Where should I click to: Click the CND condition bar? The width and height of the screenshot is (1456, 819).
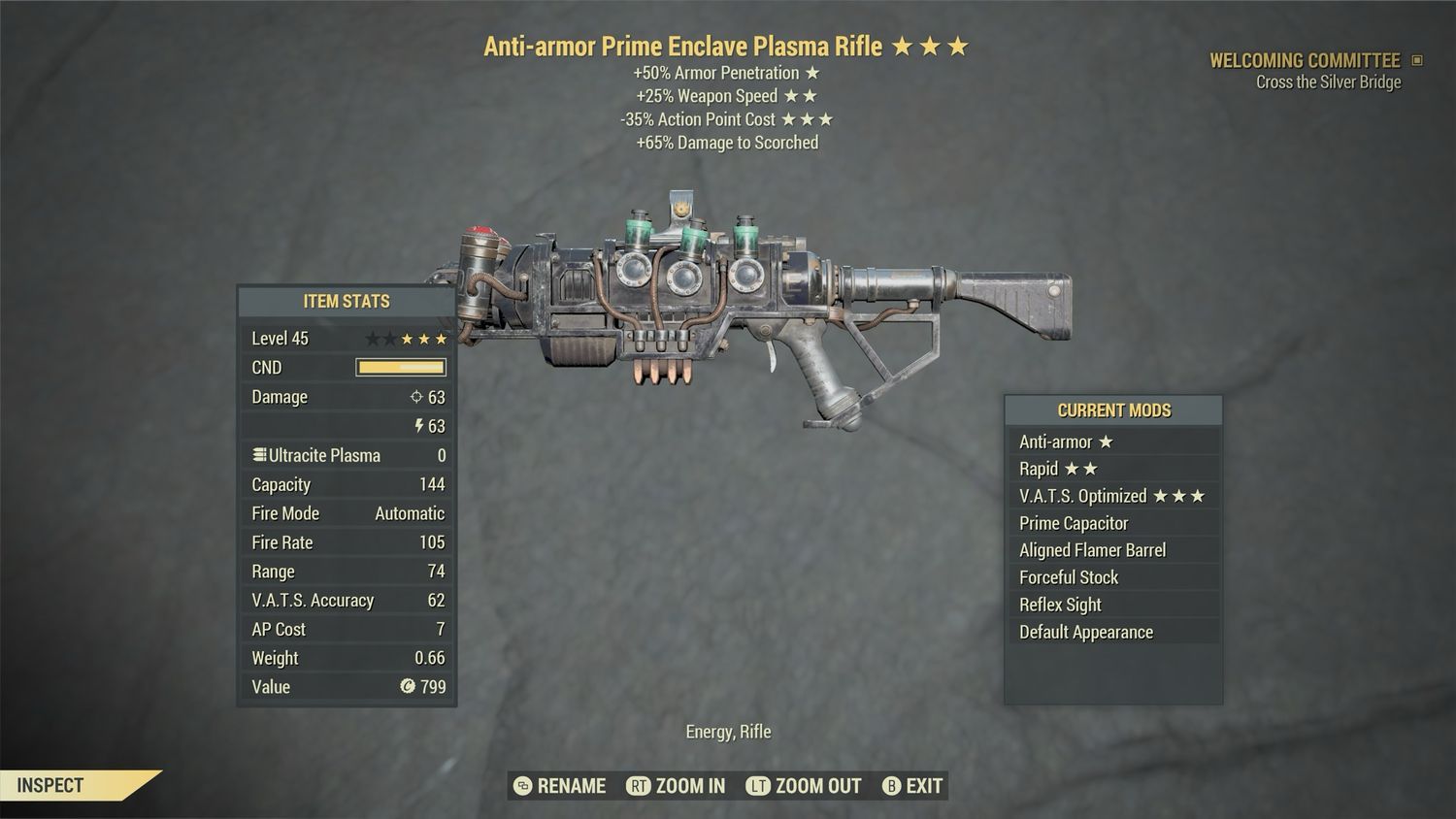pyautogui.click(x=400, y=367)
